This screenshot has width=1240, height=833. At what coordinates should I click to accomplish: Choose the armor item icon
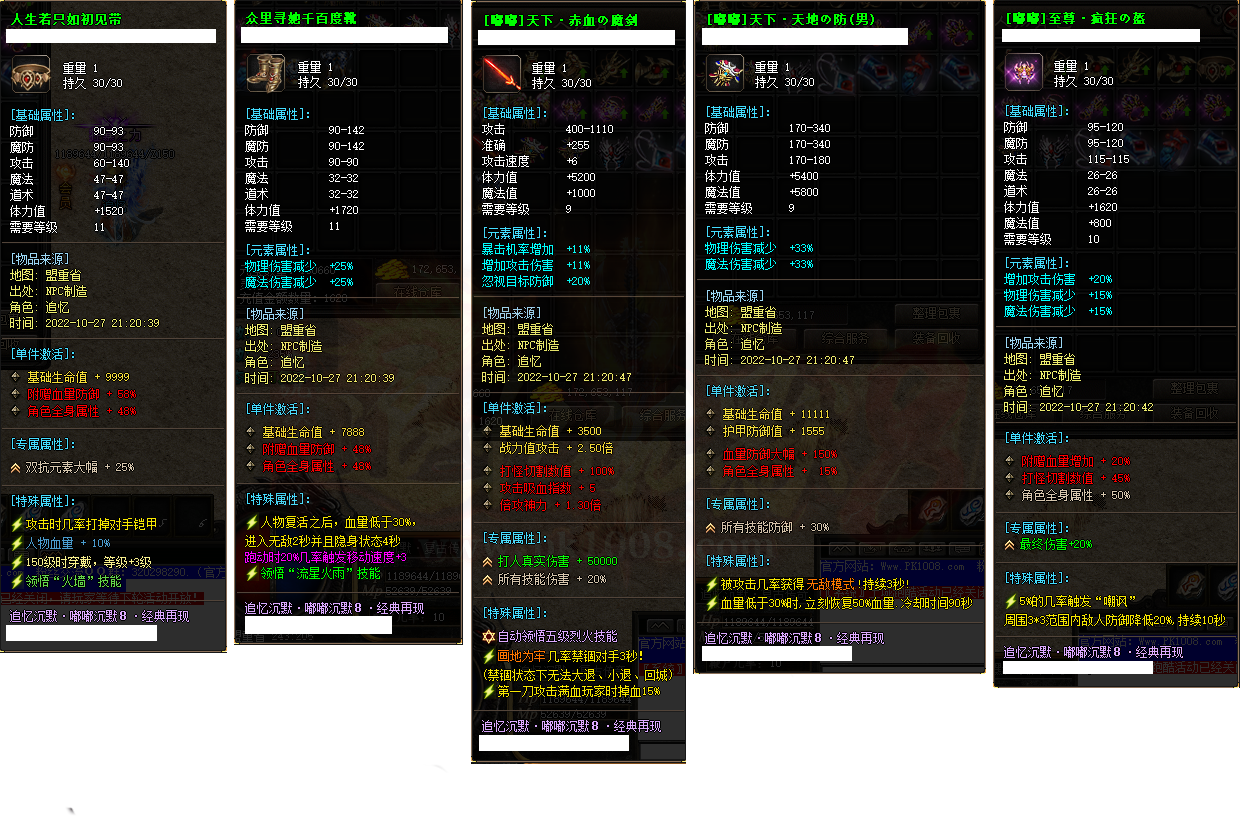724,74
